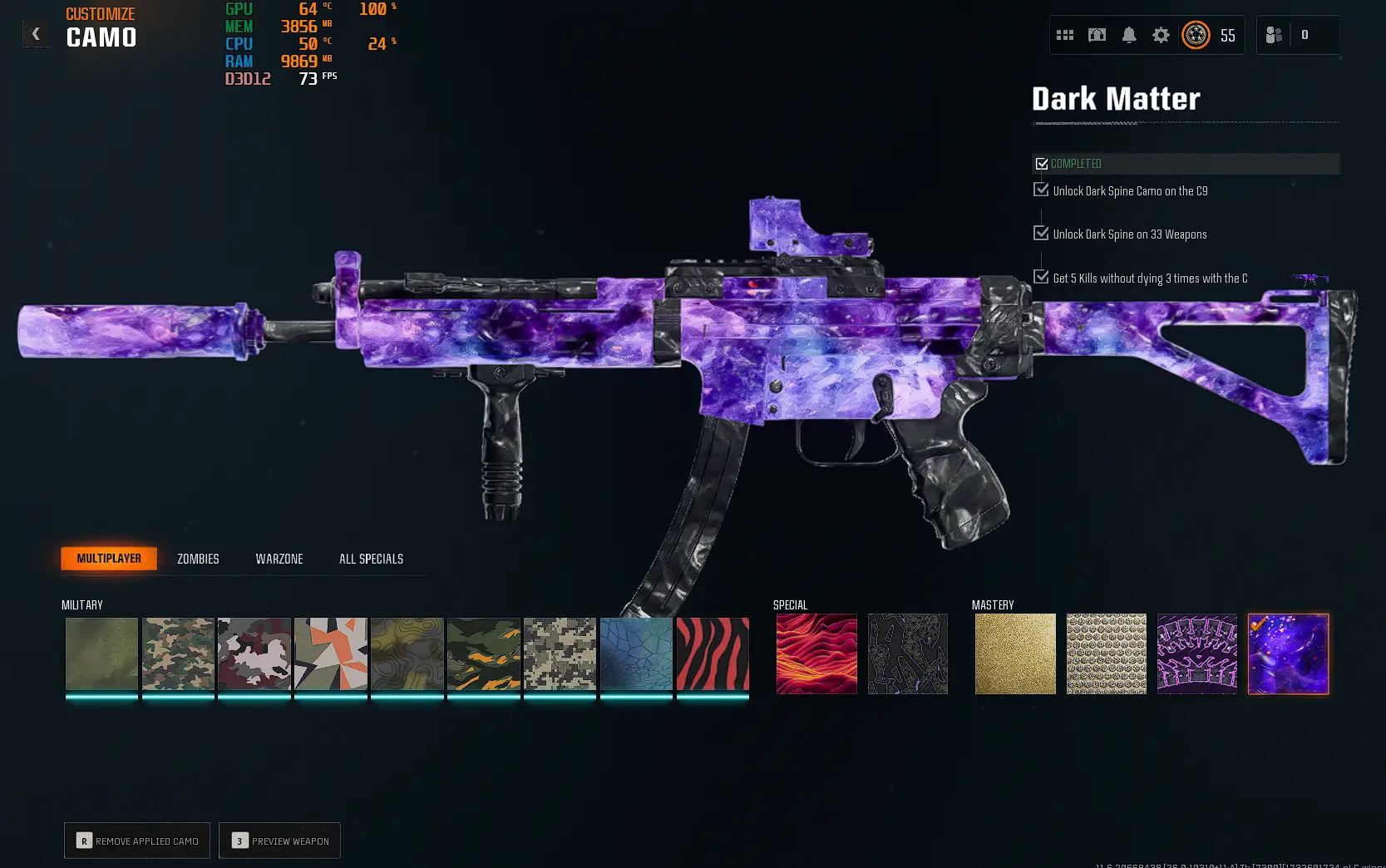Open the WARZONE camo tab
This screenshot has height=868, width=1386.
[279, 558]
